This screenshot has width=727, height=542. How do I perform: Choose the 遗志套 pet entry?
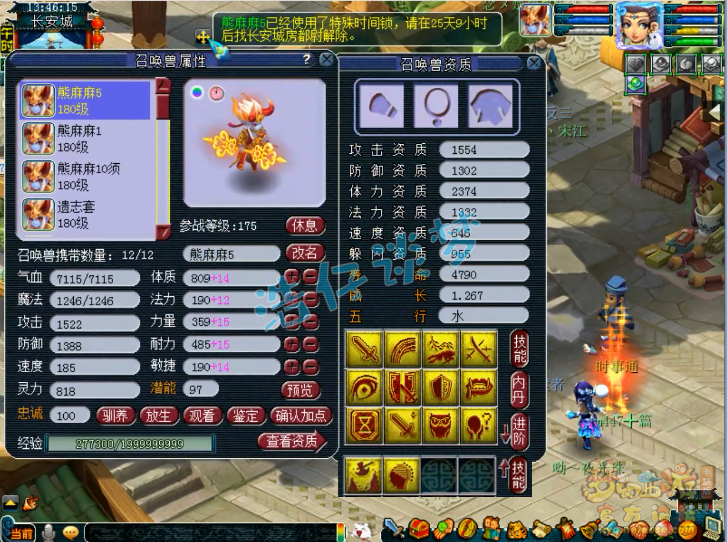(85, 211)
